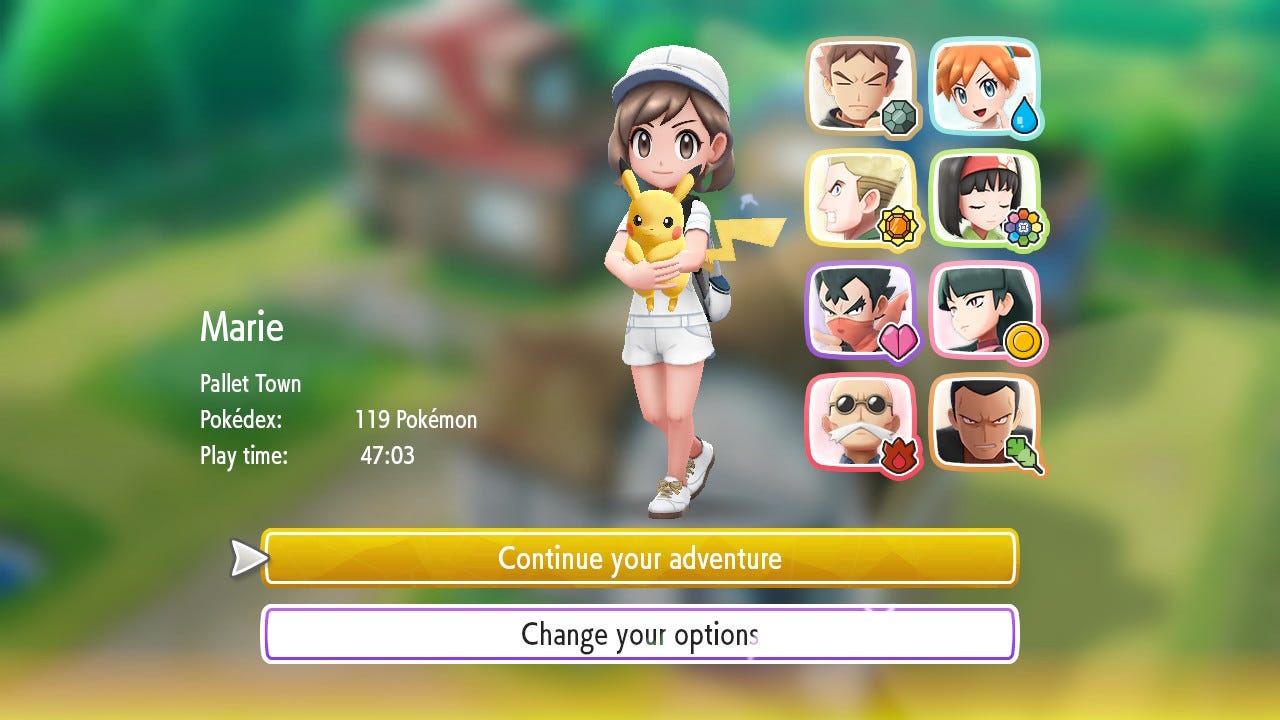Click Brock's Boulder Badge portrait
The height and width of the screenshot is (720, 1280).
(859, 87)
